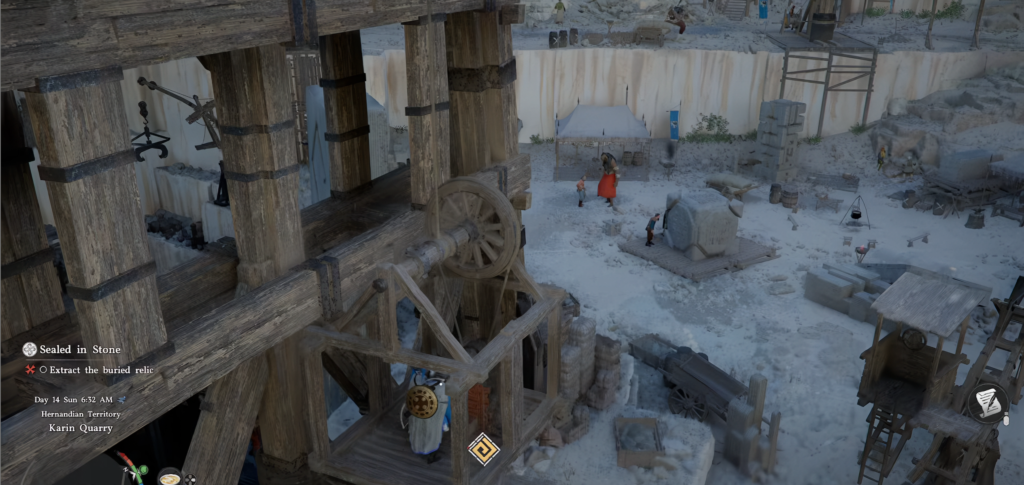This screenshot has height=485, width=1024.
Task: Click the golden spiral diamond quest marker
Action: tap(483, 448)
